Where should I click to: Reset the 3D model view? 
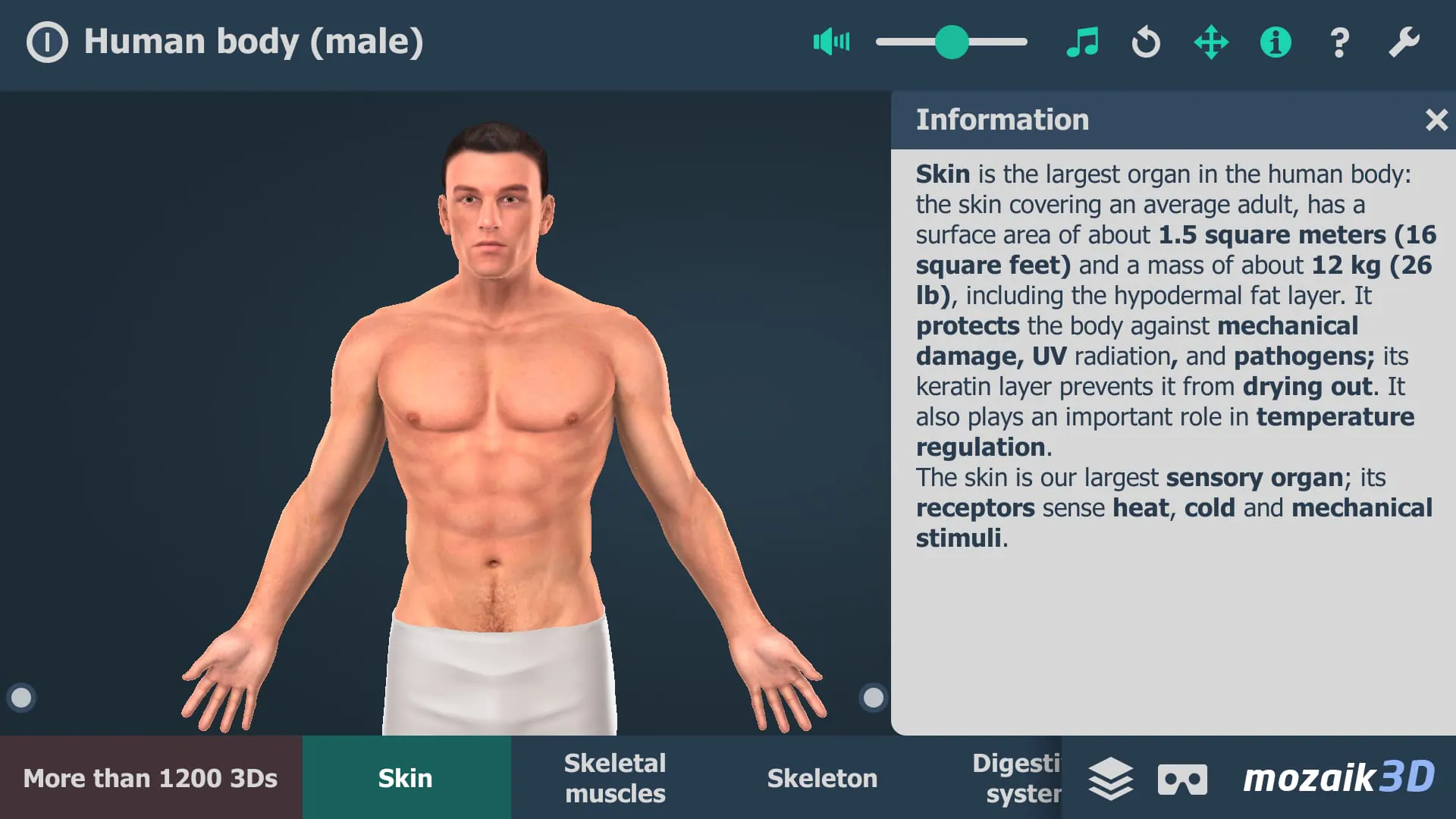tap(1145, 42)
